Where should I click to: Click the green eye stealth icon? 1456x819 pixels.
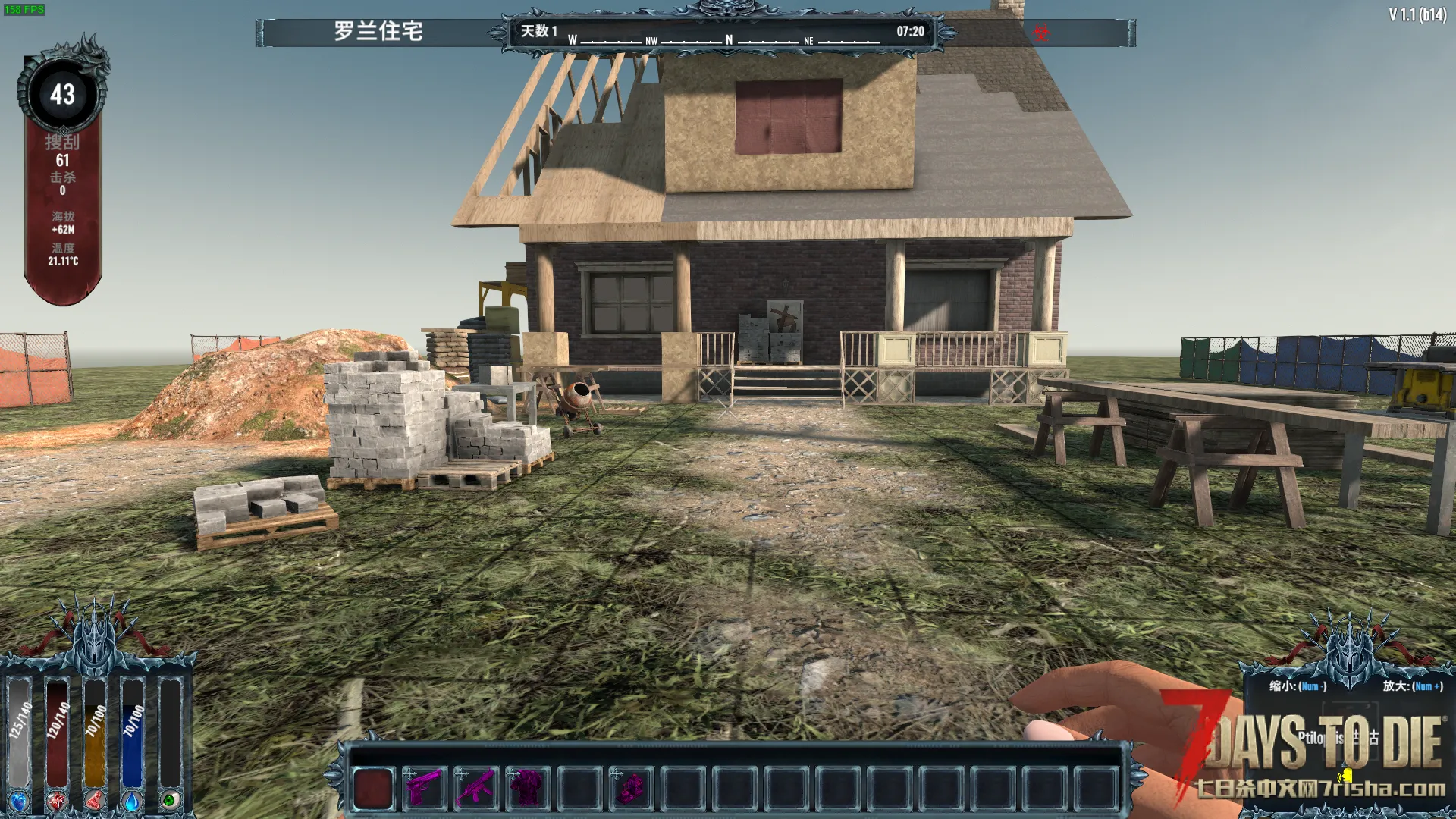(x=171, y=801)
